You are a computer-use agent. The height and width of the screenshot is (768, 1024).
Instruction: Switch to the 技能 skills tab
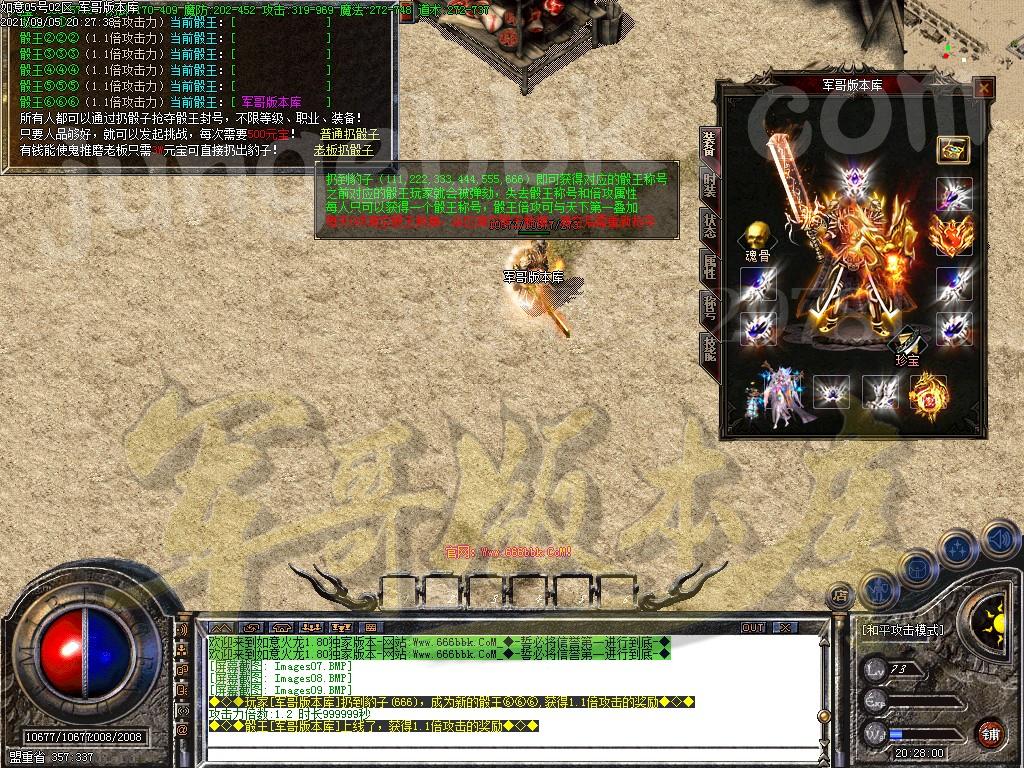tap(709, 348)
